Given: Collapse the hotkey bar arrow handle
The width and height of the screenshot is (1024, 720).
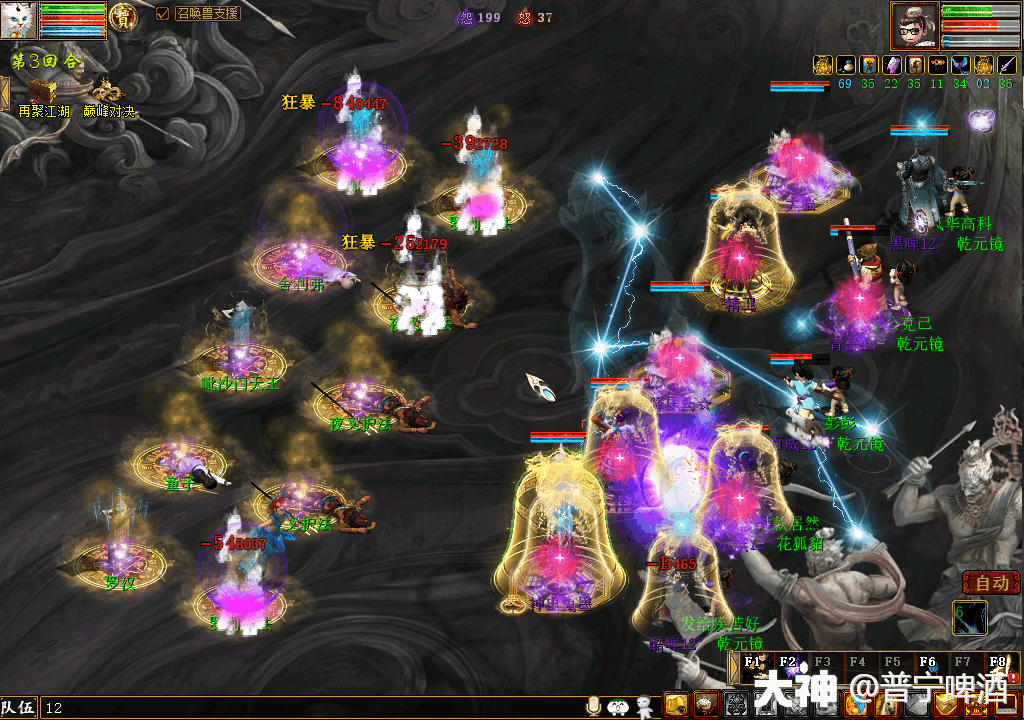Looking at the screenshot, I should [x=732, y=668].
